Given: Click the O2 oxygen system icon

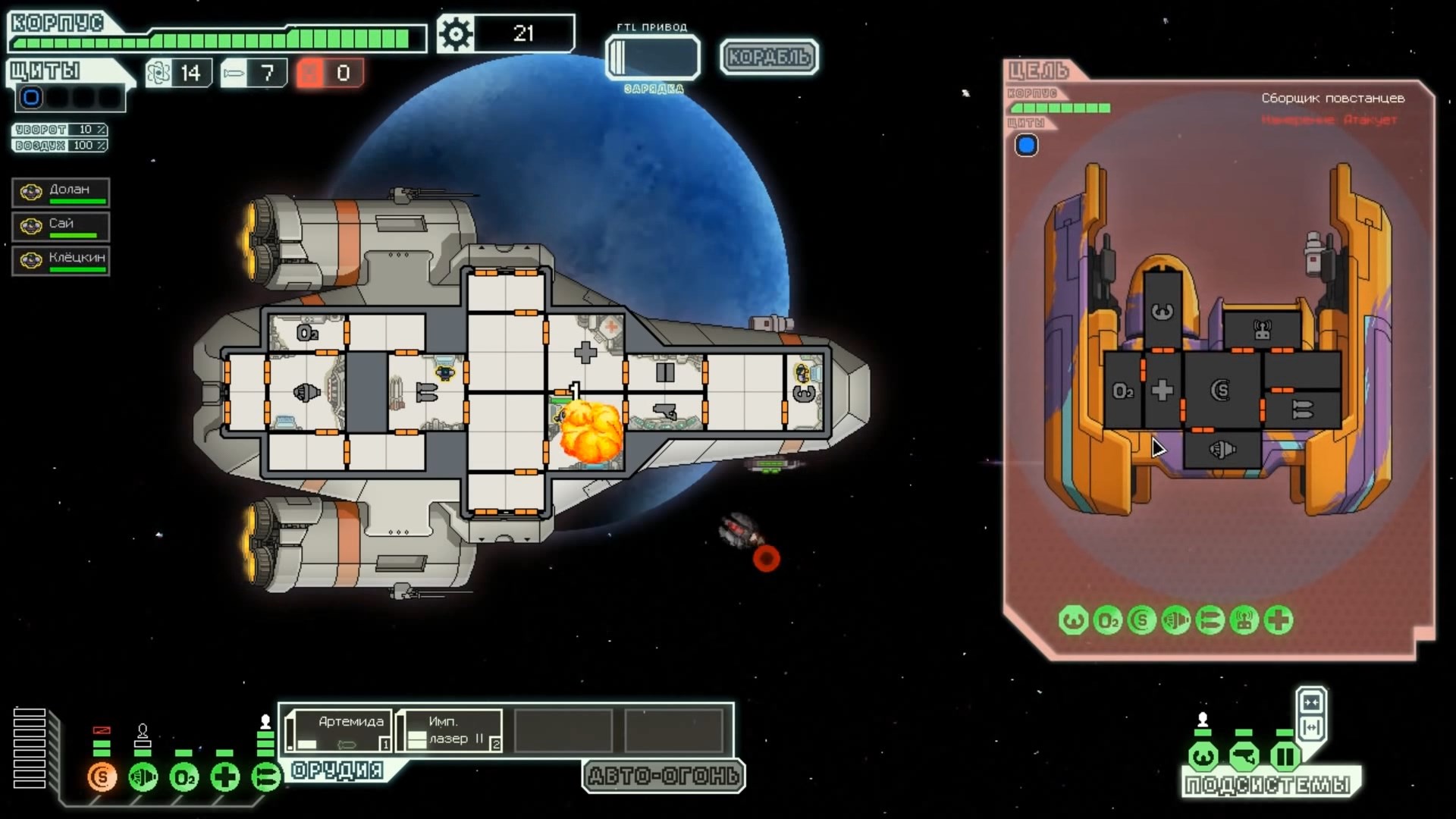Looking at the screenshot, I should [184, 777].
